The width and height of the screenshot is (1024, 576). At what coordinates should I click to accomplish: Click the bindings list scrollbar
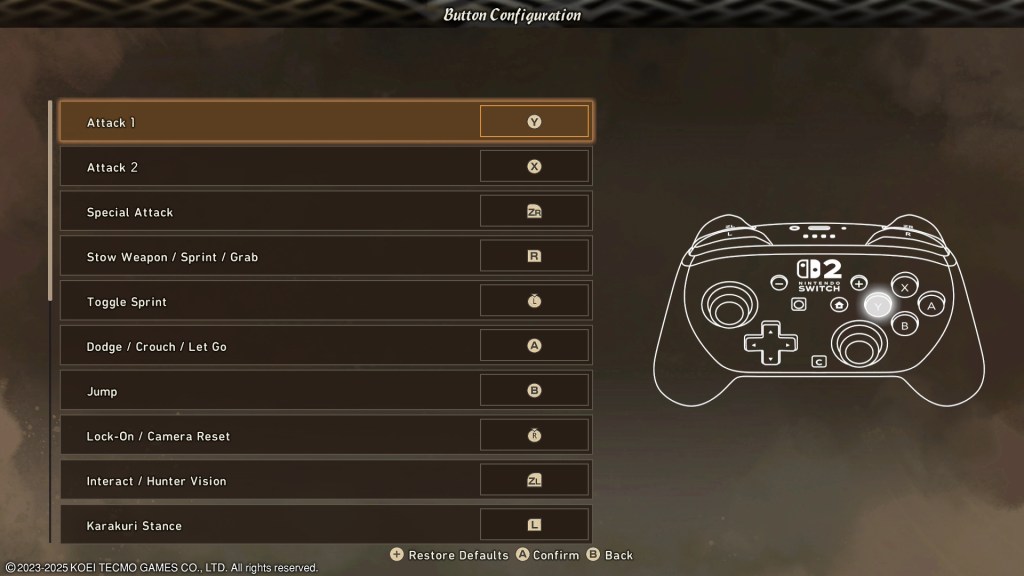[x=50, y=200]
